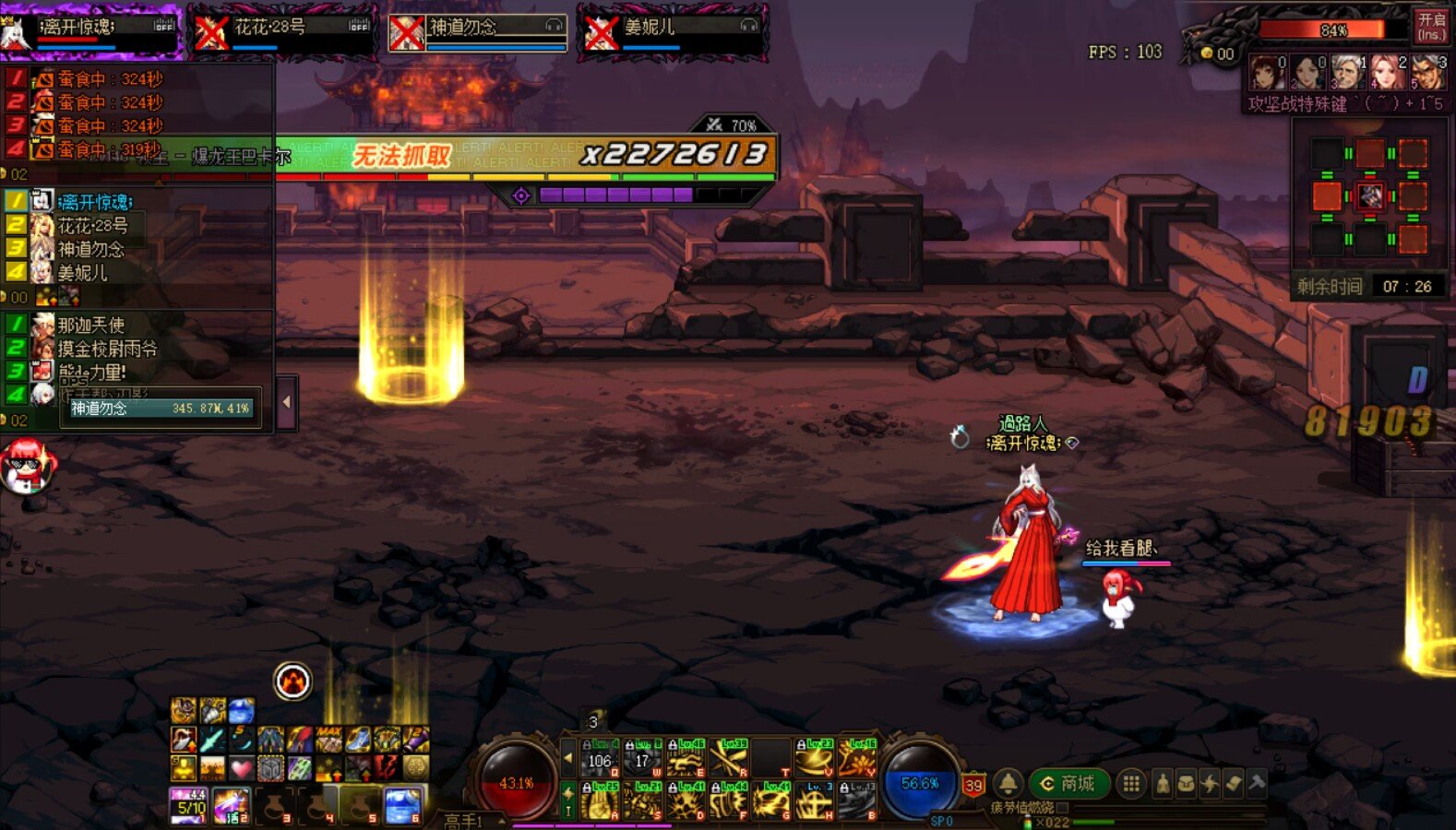Click the boss room in the dungeon minimap
Viewport: 1456px width, 830px height.
(x=1369, y=196)
